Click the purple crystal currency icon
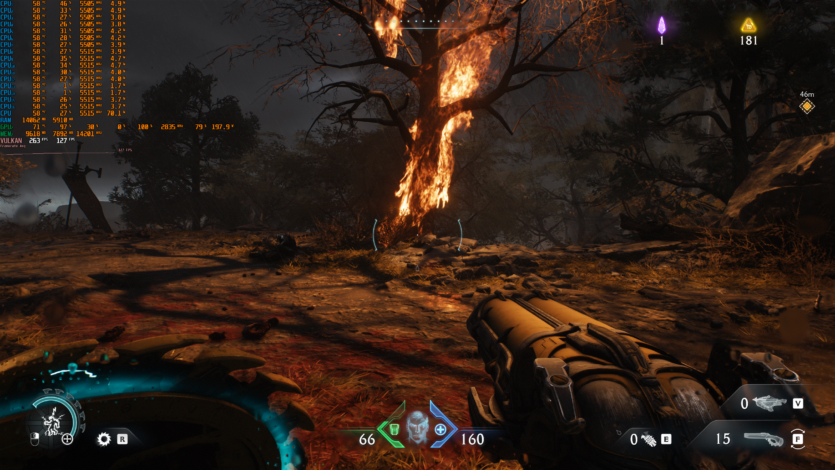Screen dimensions: 835x470 661,25
